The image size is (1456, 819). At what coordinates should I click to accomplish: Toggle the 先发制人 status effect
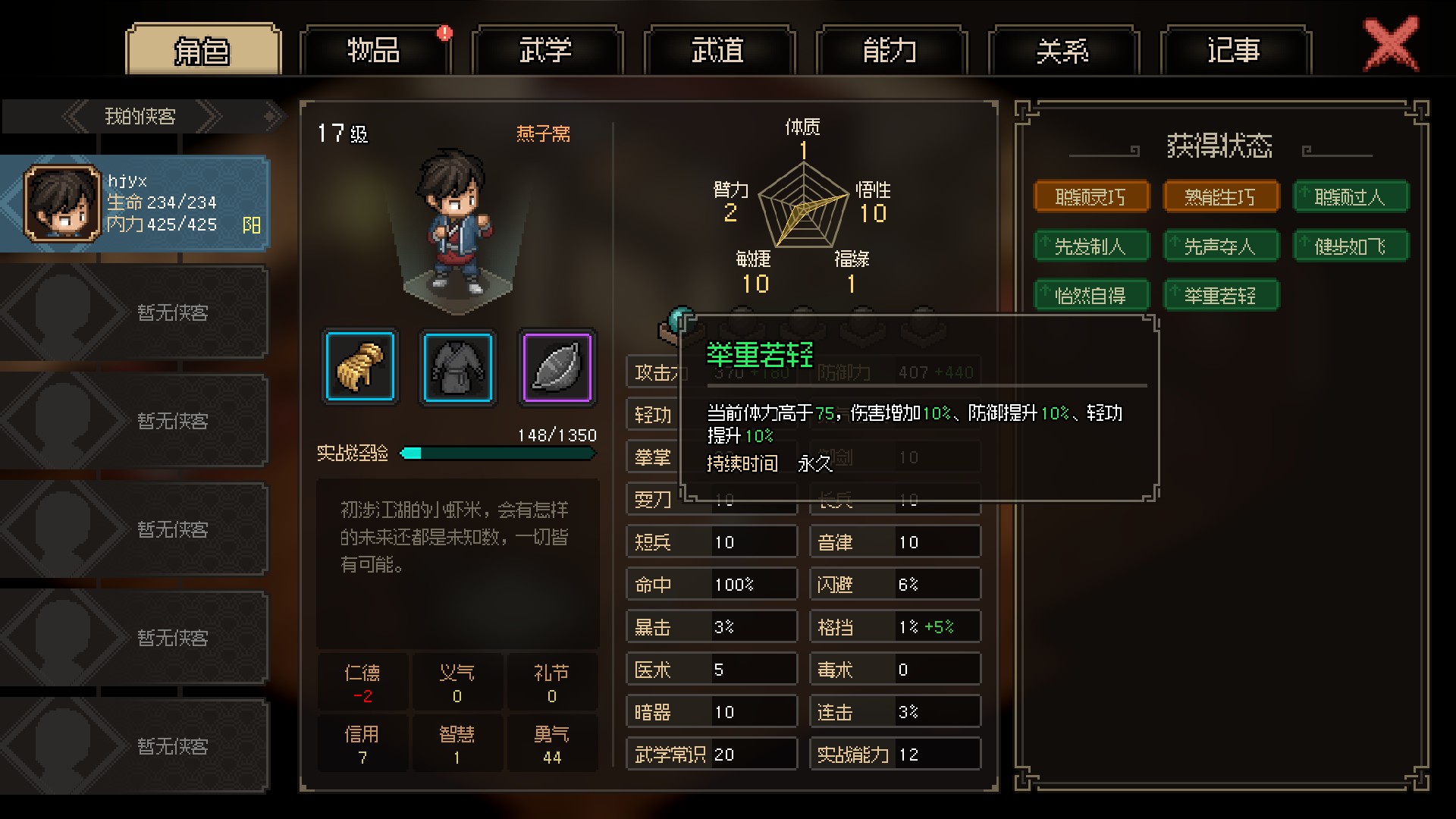[1092, 245]
